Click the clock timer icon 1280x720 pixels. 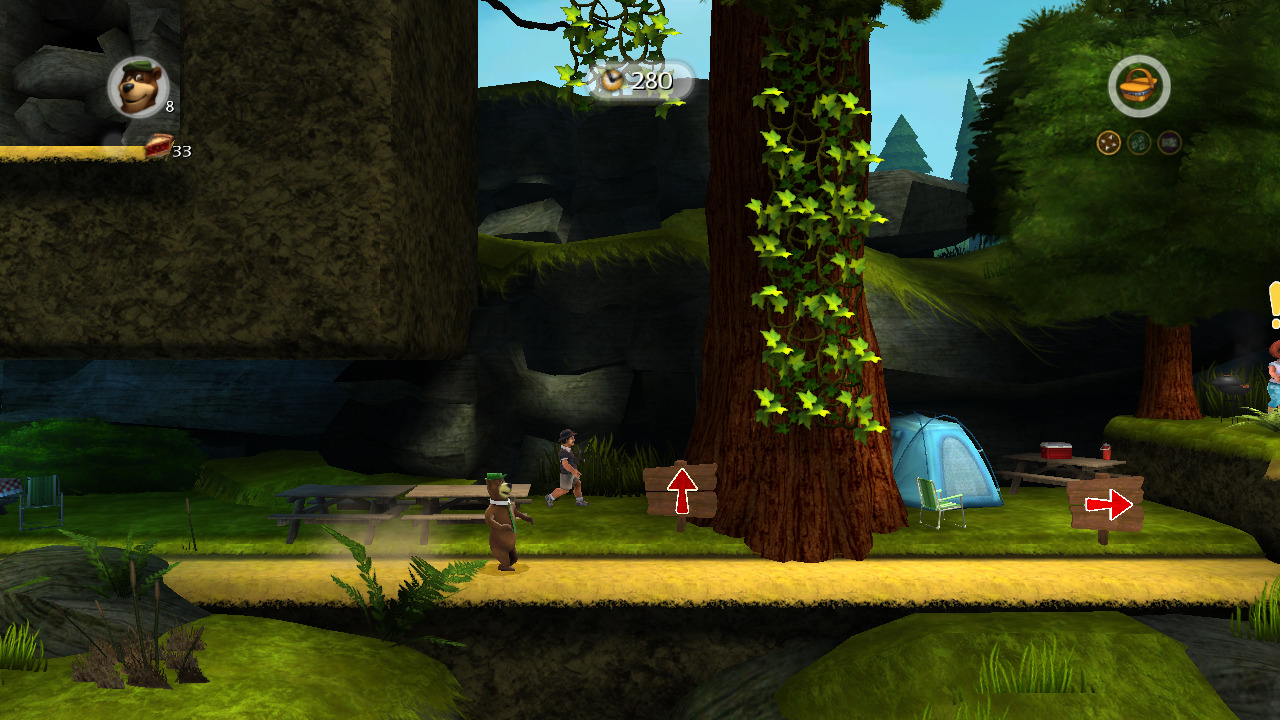click(x=611, y=80)
